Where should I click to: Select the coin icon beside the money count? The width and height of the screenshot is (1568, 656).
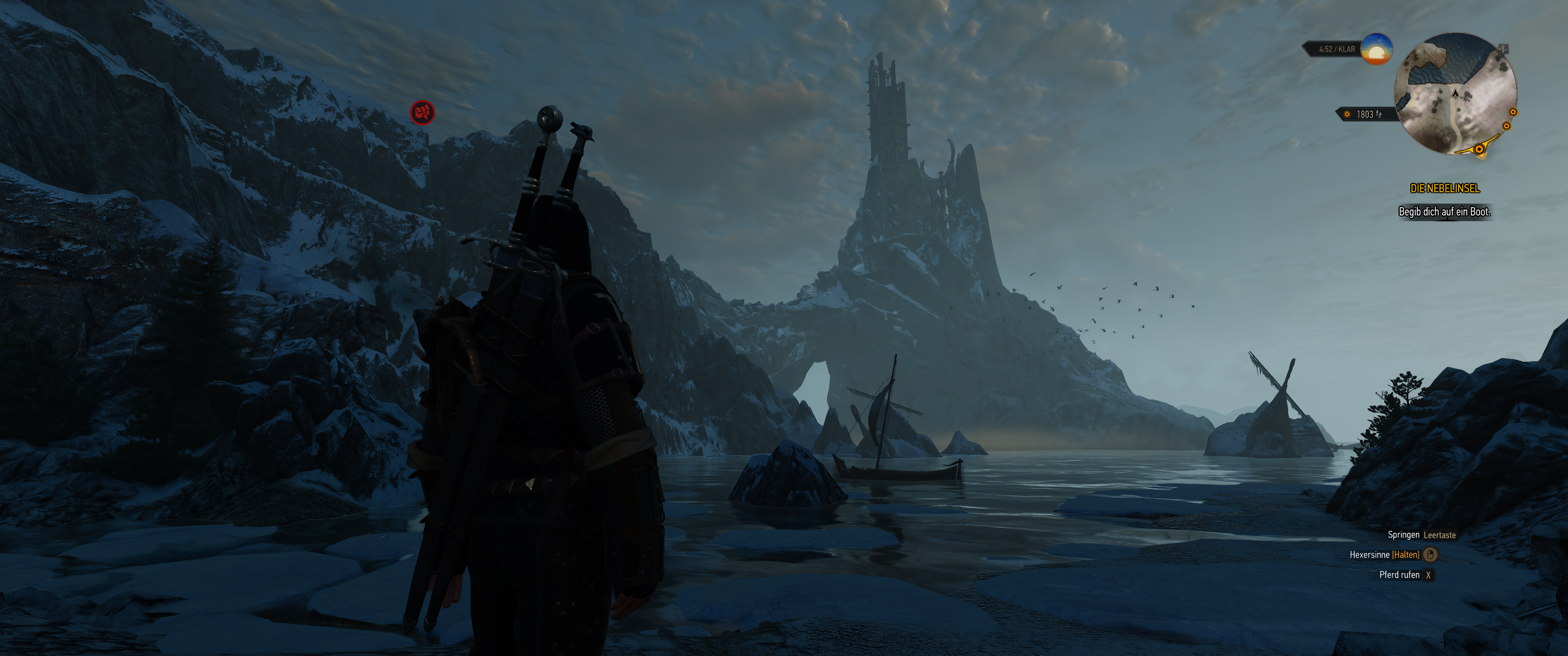click(1348, 115)
